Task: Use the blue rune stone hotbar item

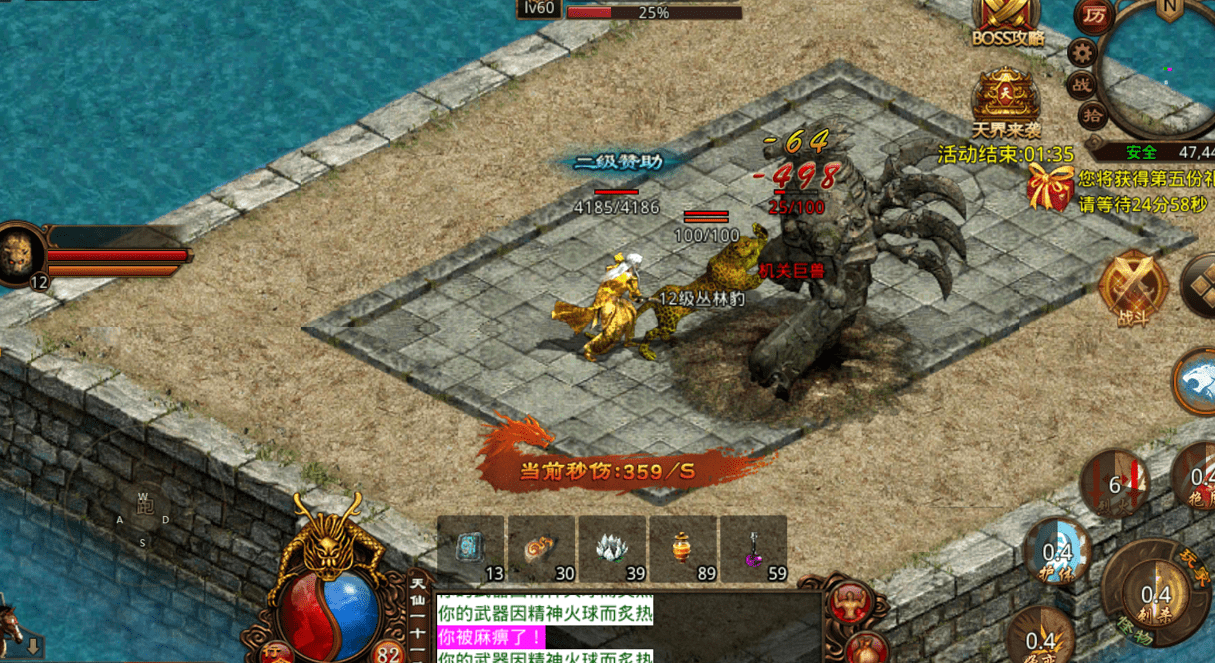Action: point(470,548)
